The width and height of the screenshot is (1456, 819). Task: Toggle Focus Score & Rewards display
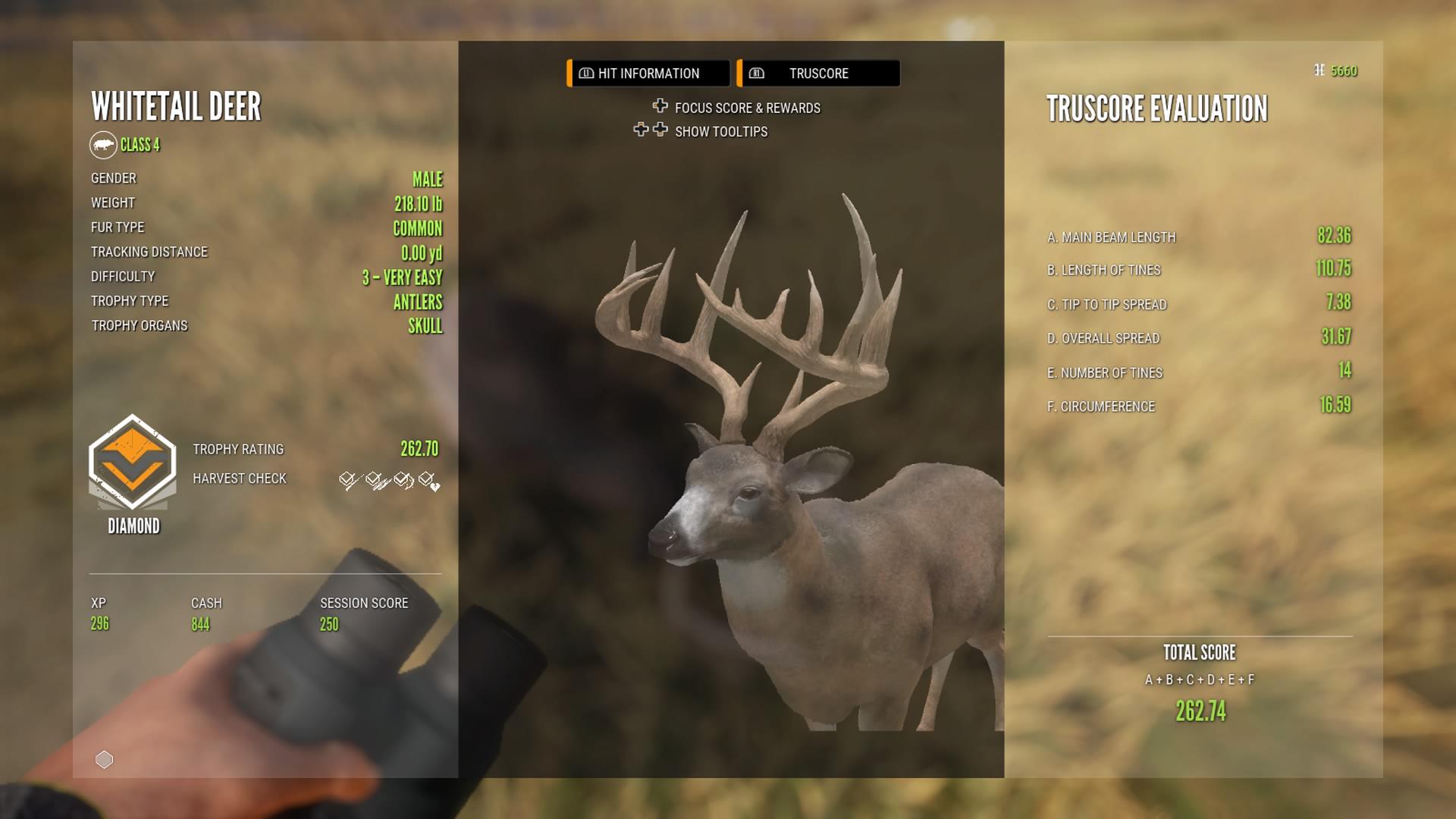click(746, 107)
